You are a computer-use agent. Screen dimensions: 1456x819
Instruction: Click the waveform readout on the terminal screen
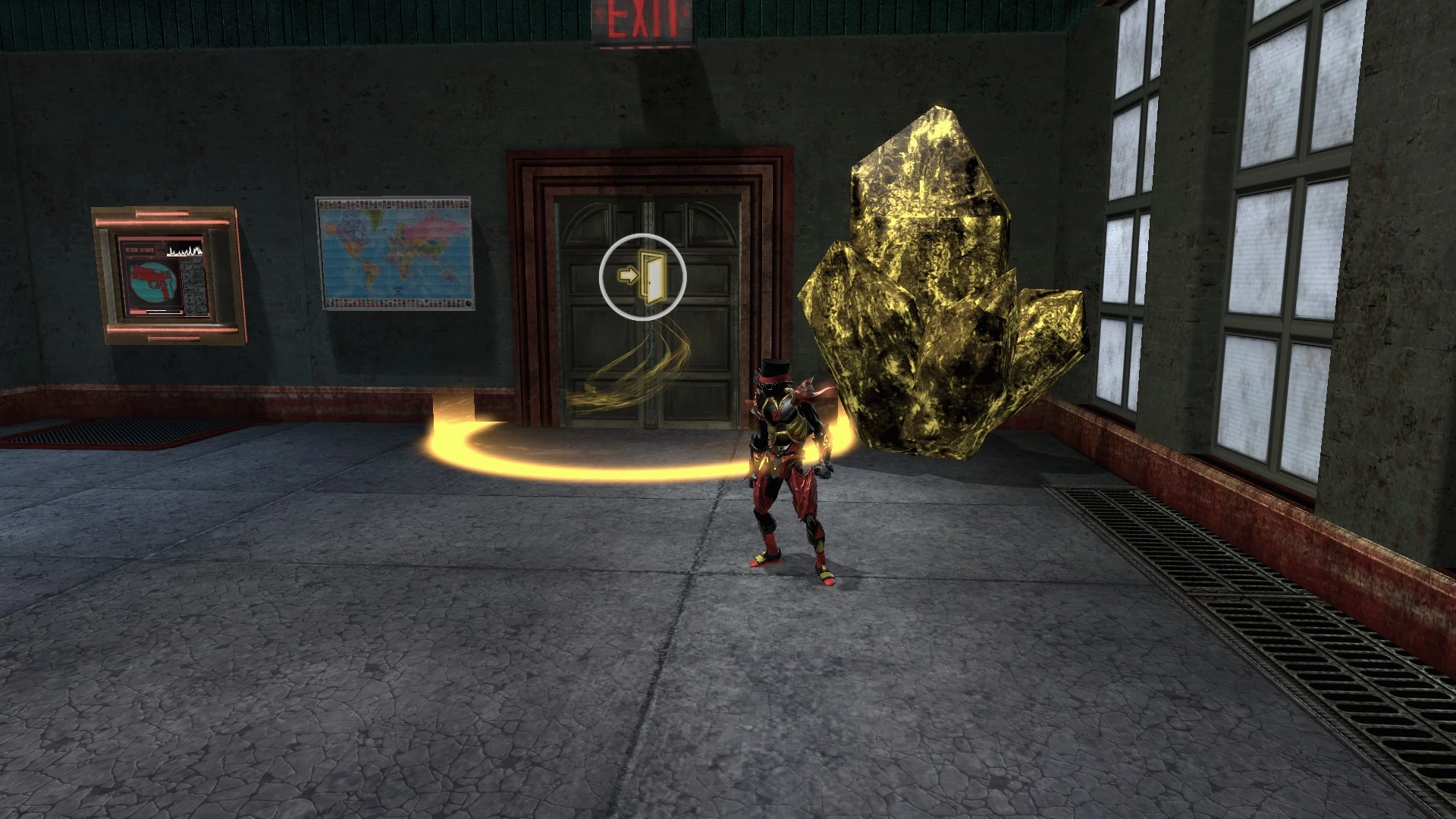(185, 250)
